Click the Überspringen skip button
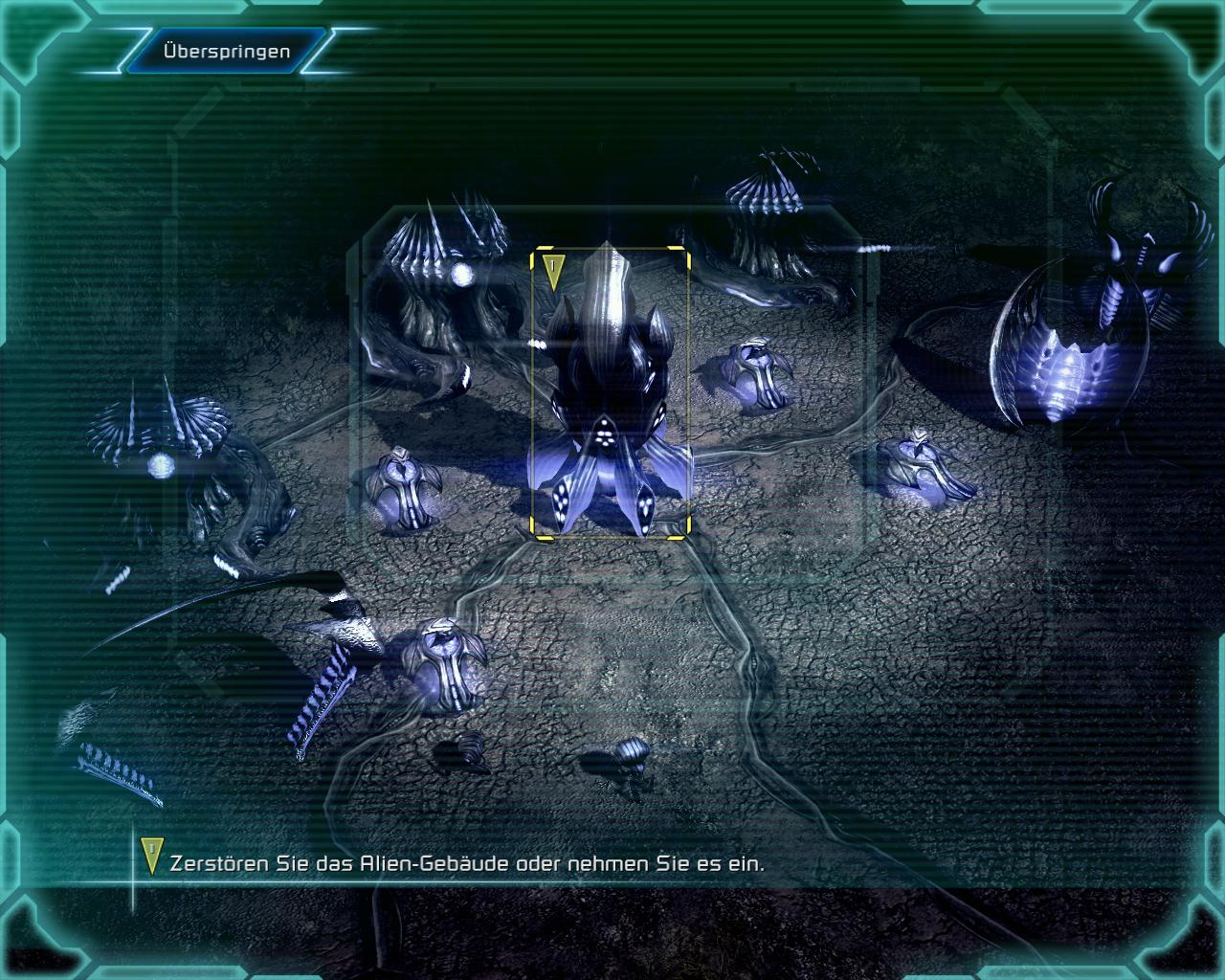This screenshot has width=1225, height=980. 226,52
